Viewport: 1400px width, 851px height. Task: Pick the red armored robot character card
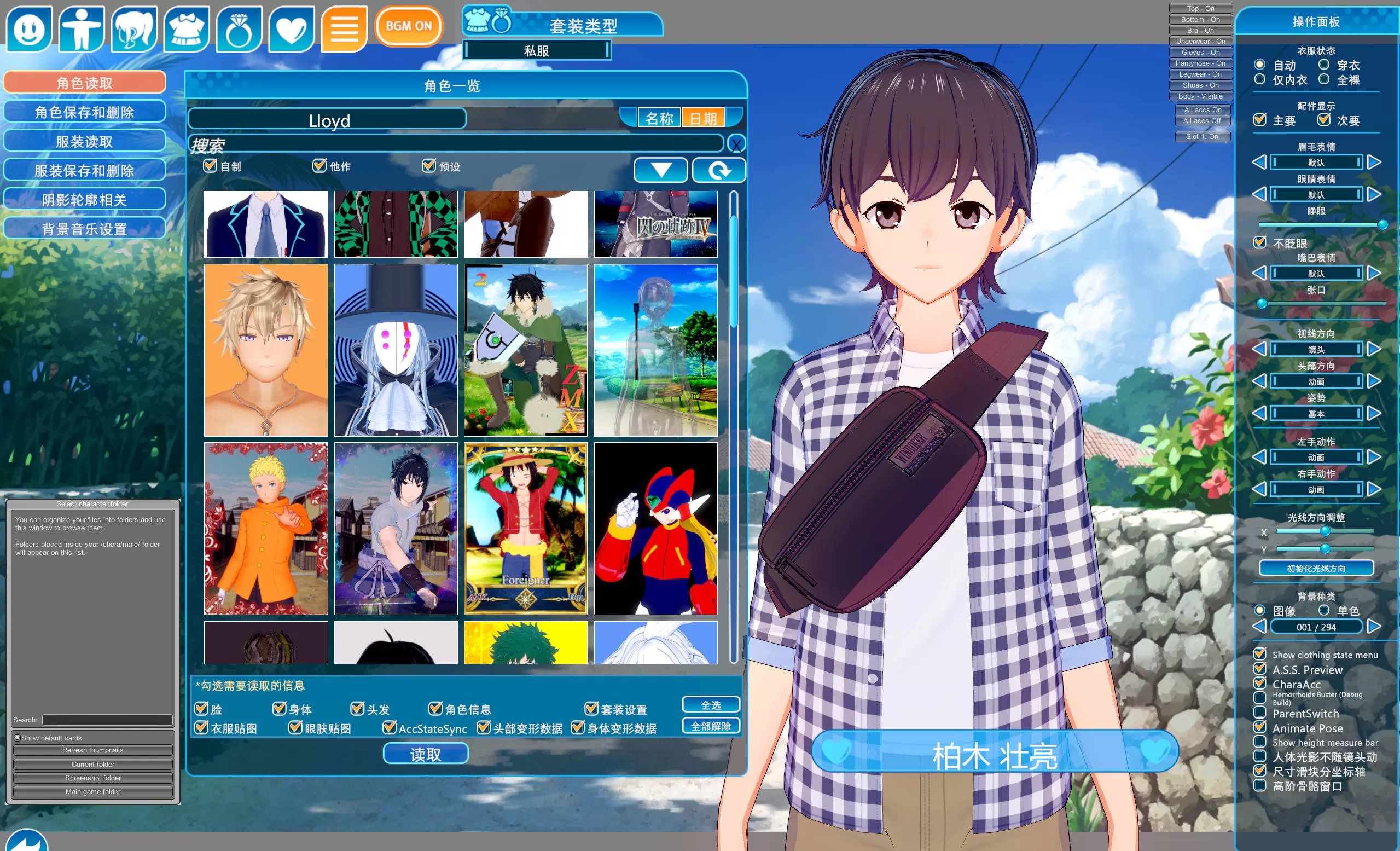tap(655, 529)
